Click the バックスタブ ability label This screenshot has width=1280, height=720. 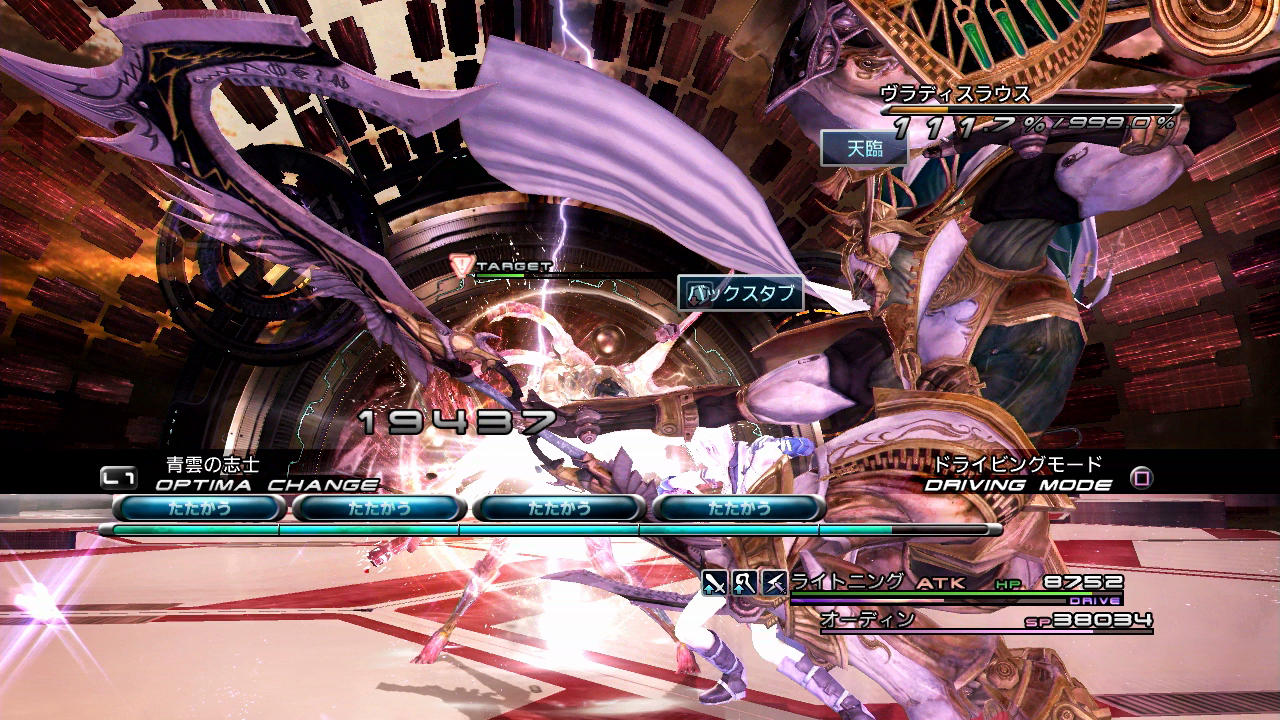point(741,293)
